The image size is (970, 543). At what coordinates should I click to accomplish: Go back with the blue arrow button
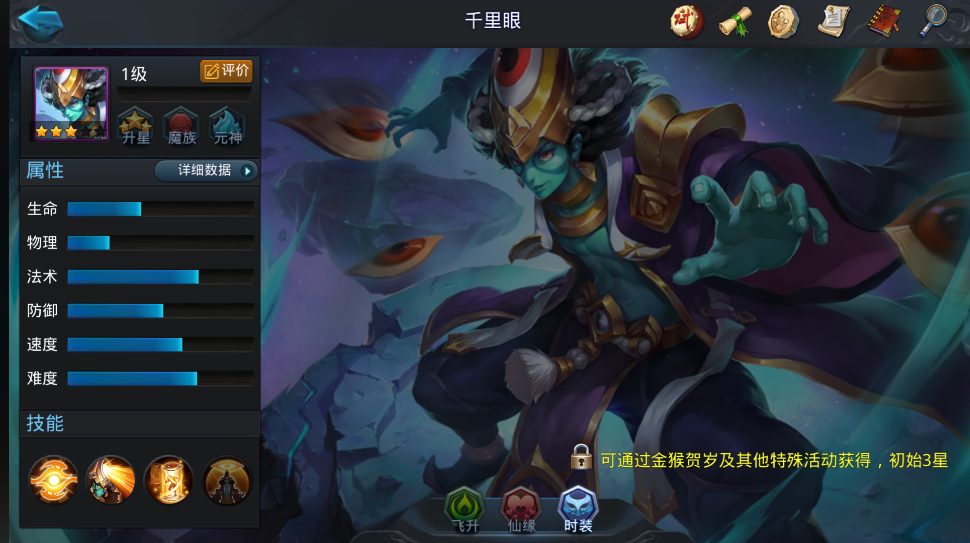[x=40, y=22]
